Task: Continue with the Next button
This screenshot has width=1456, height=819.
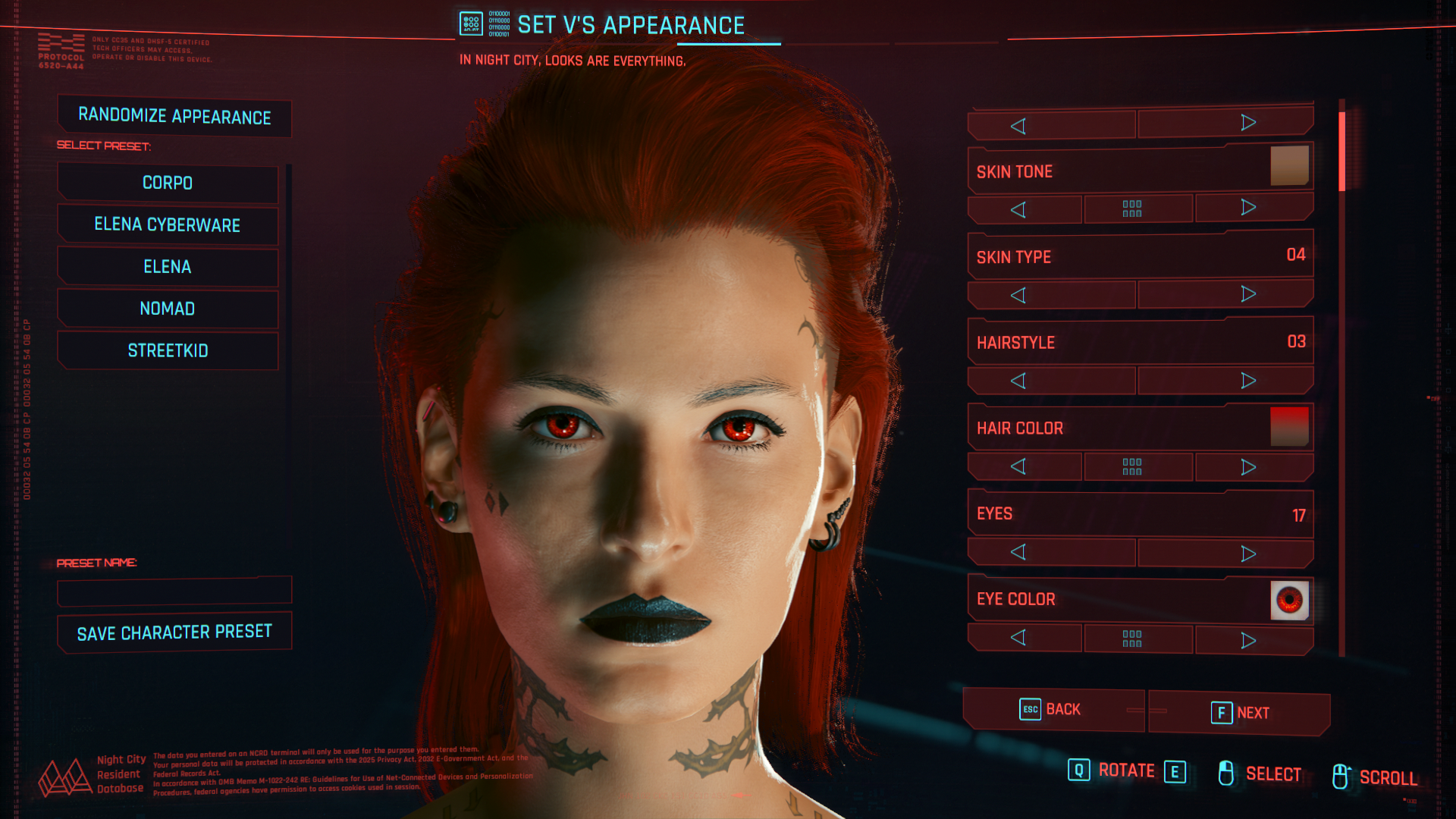Action: (1239, 713)
